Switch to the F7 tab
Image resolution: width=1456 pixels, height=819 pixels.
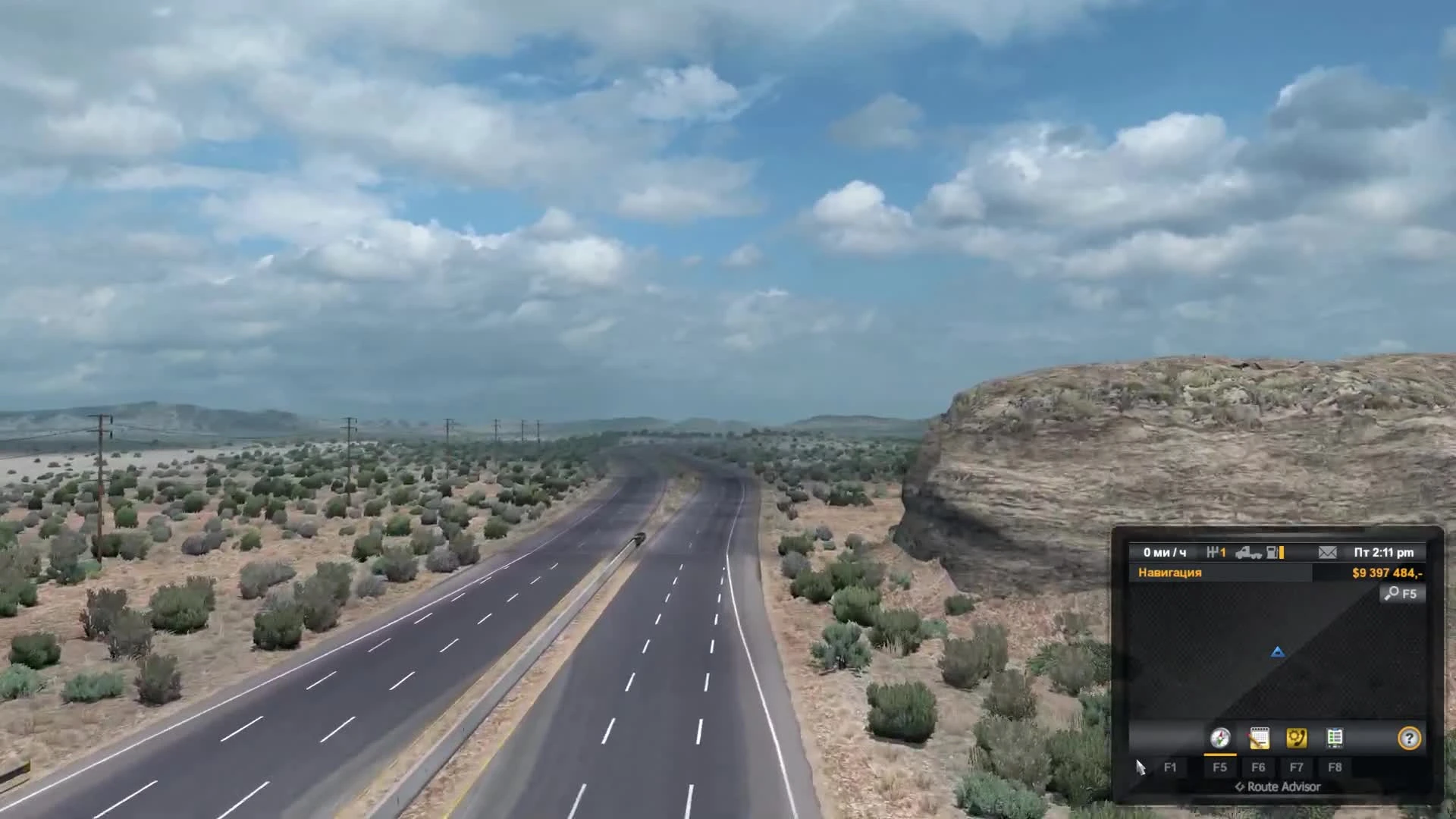click(1297, 767)
